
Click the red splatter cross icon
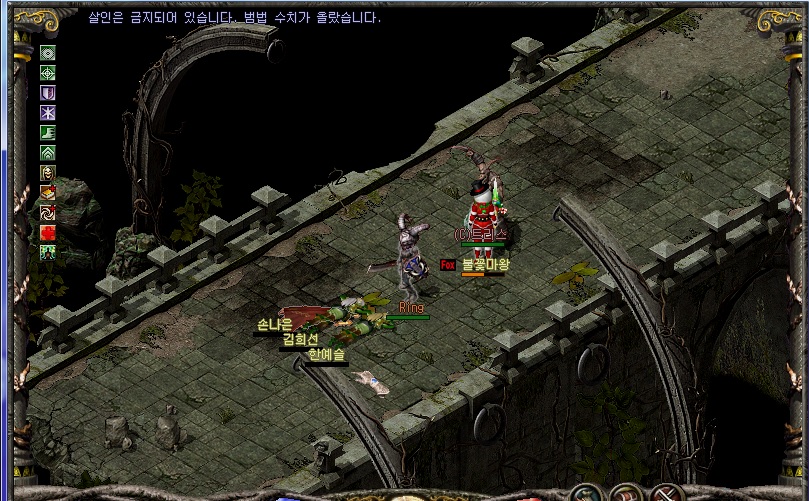coord(48,233)
